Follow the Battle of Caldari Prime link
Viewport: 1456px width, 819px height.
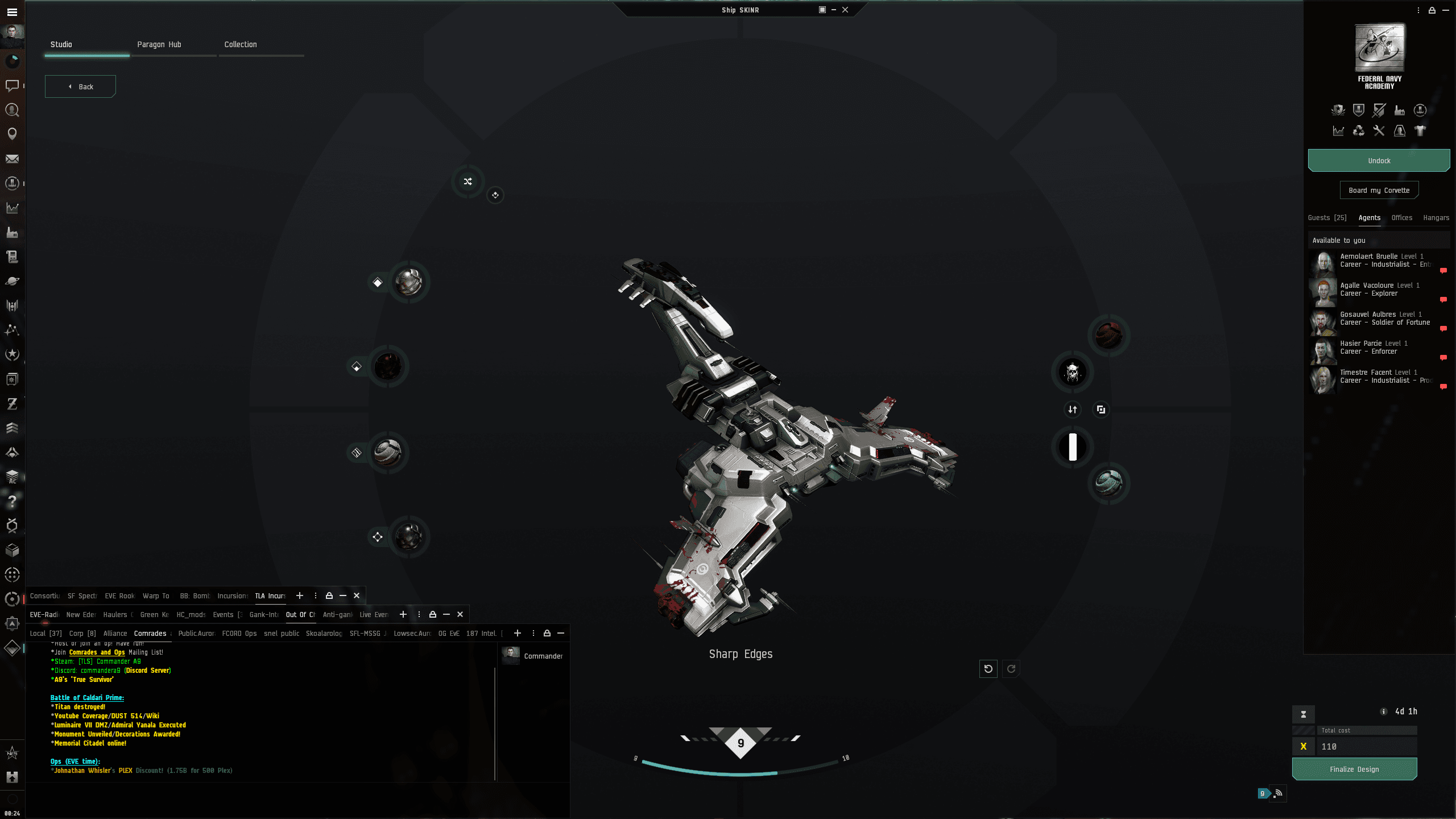coord(87,698)
